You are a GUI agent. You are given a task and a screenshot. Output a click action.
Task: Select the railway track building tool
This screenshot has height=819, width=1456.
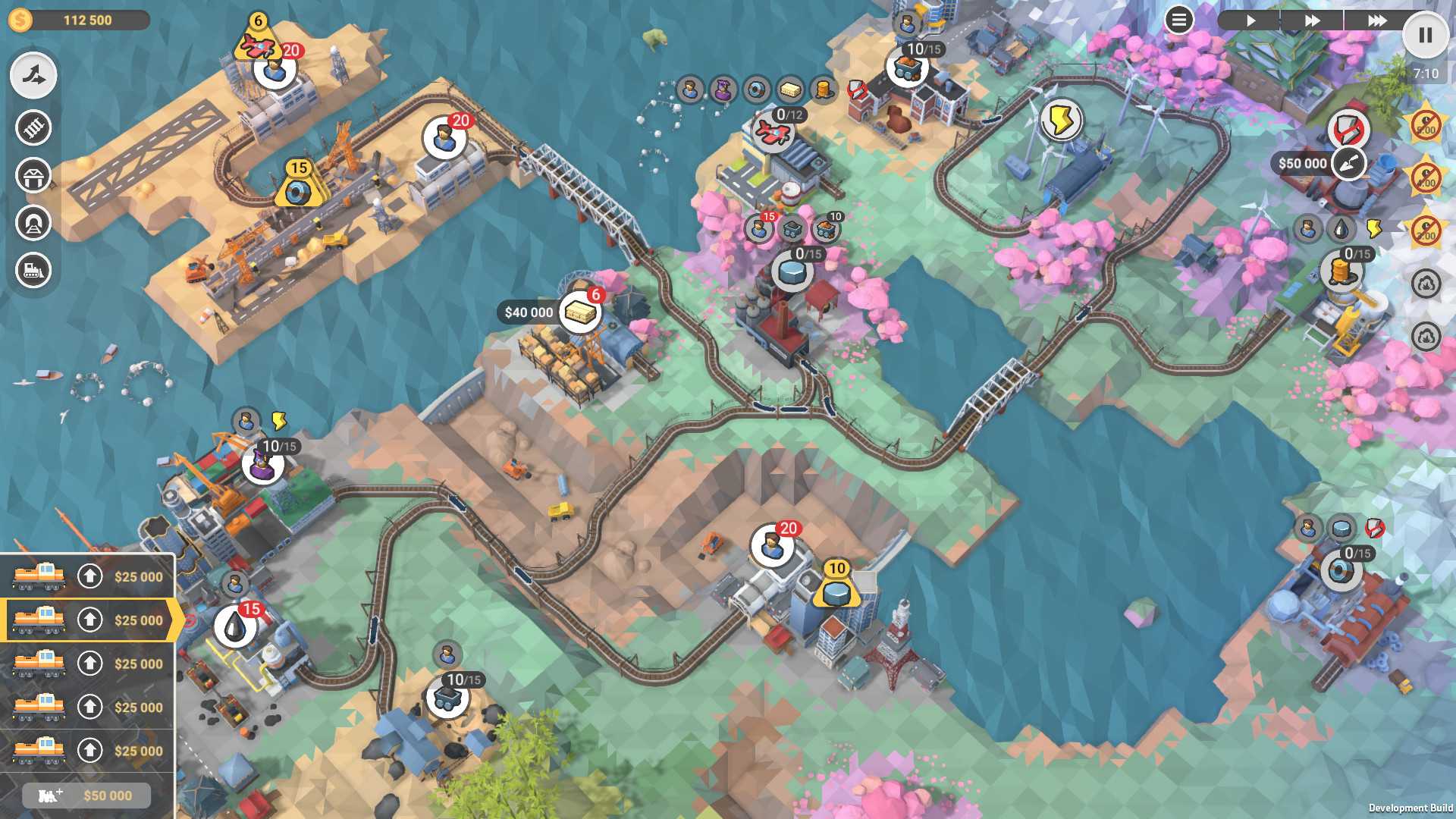[x=33, y=128]
